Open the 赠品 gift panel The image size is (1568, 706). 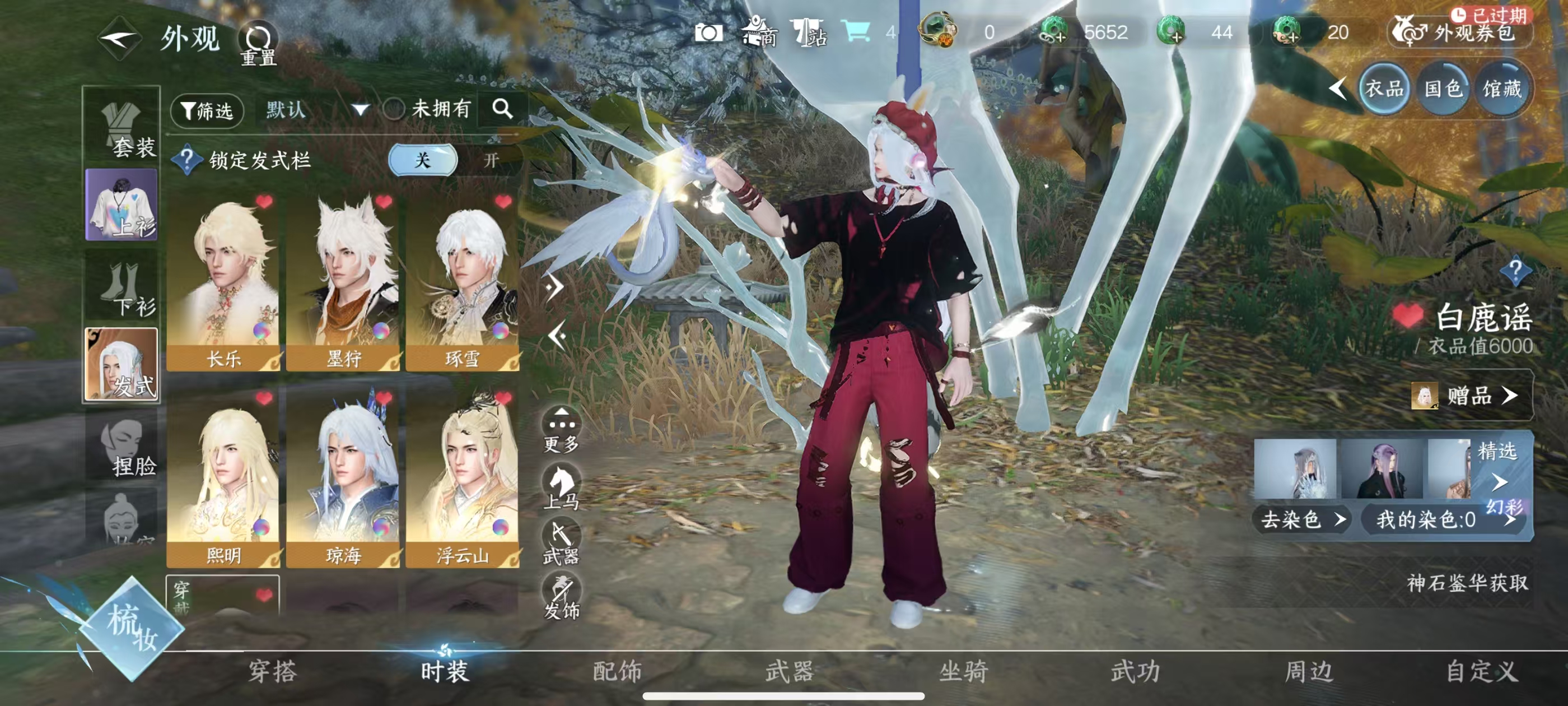click(1470, 396)
